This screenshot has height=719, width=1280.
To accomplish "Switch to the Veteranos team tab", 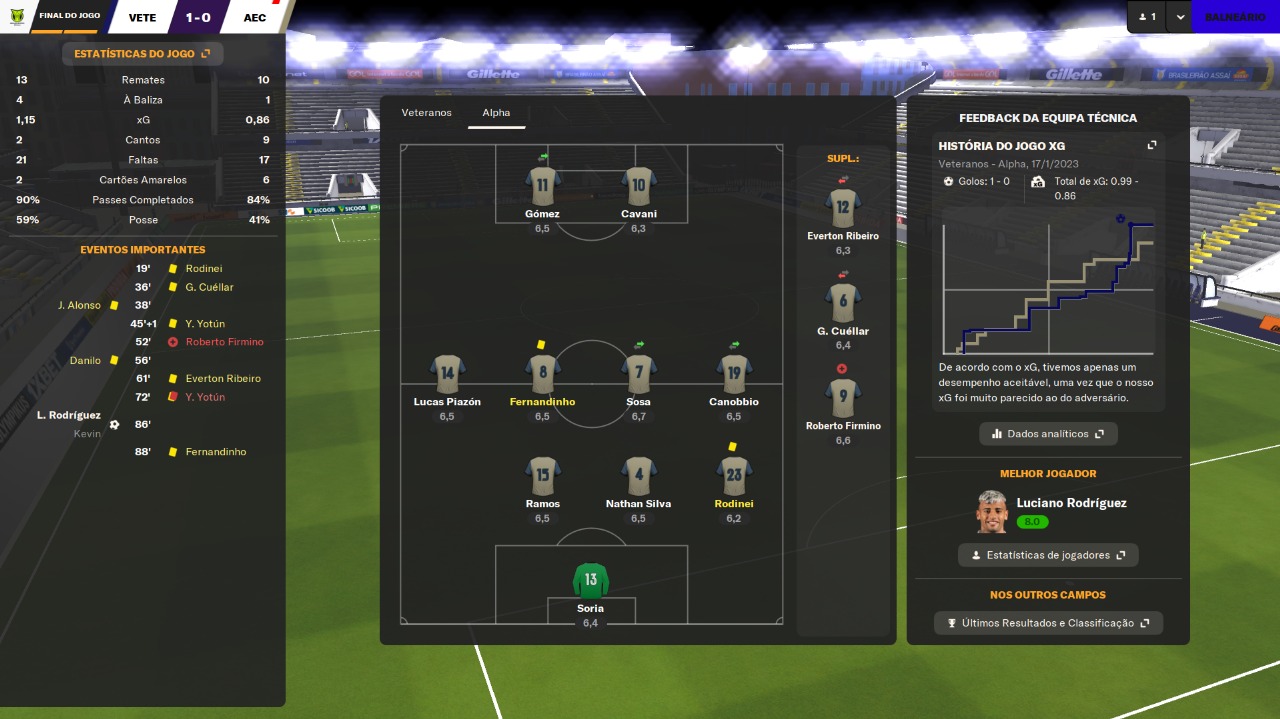I will point(427,113).
